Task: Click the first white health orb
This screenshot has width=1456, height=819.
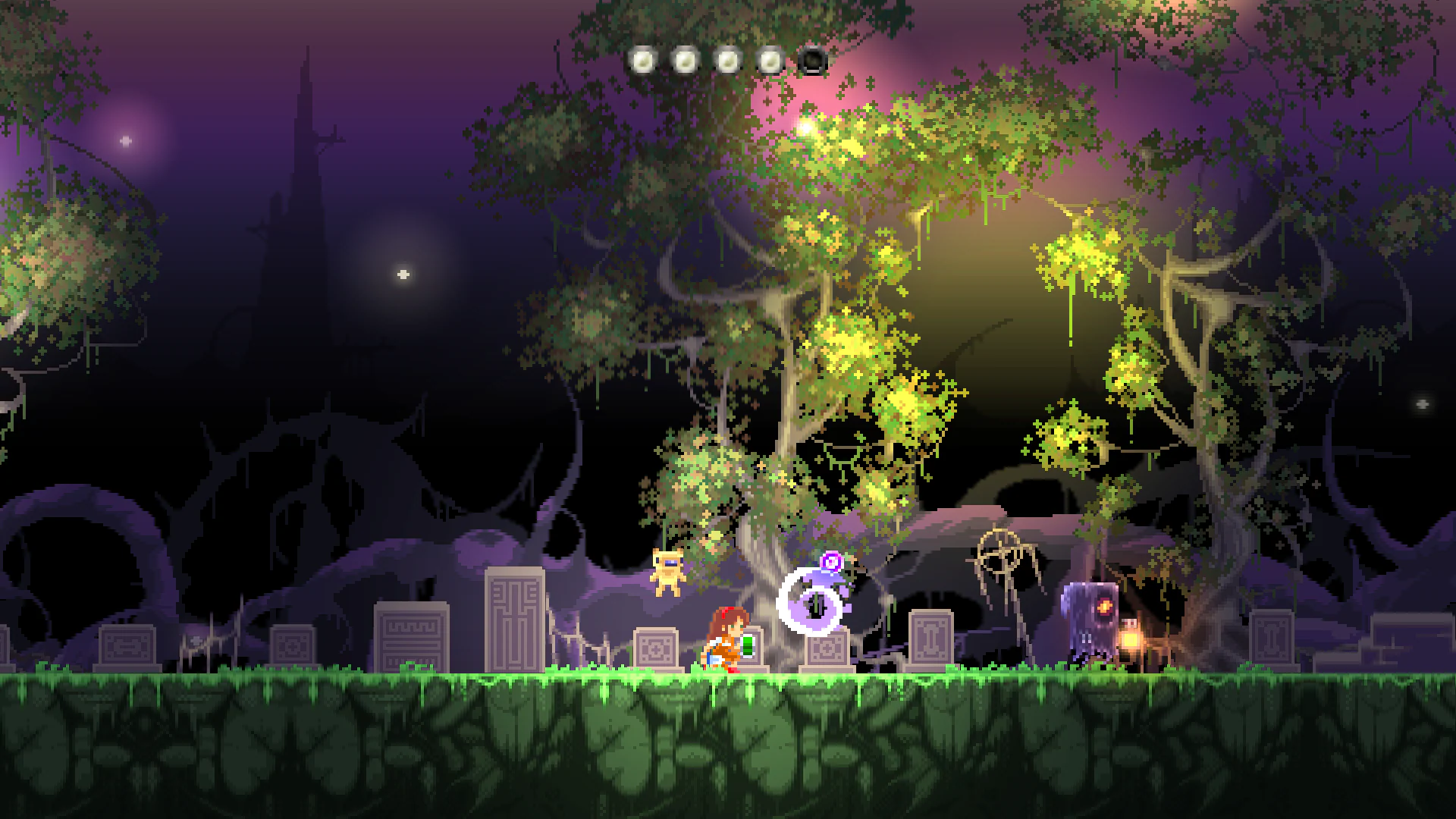Action: (x=645, y=58)
